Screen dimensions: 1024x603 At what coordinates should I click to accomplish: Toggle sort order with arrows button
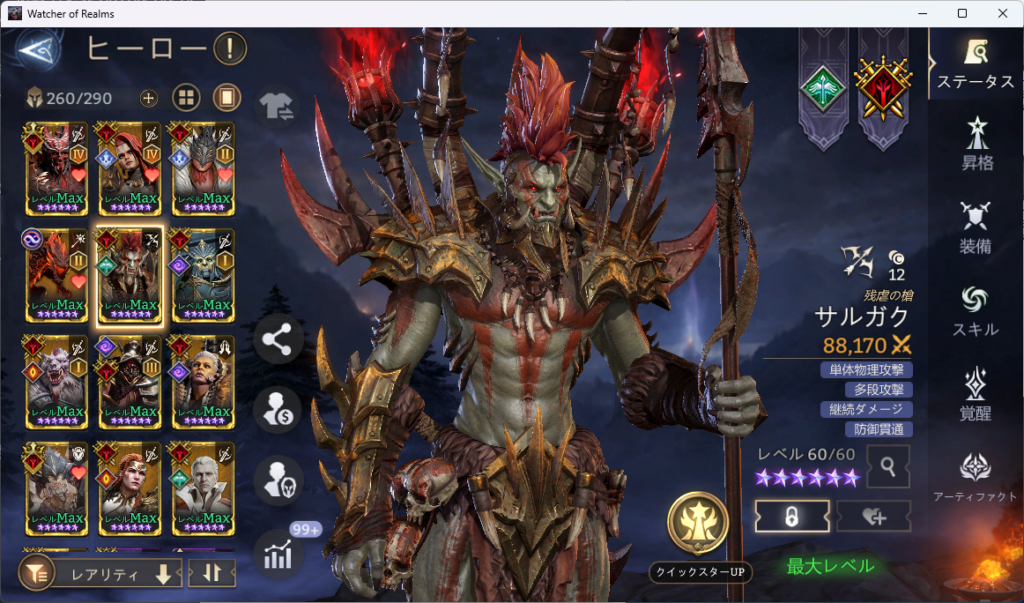[212, 573]
